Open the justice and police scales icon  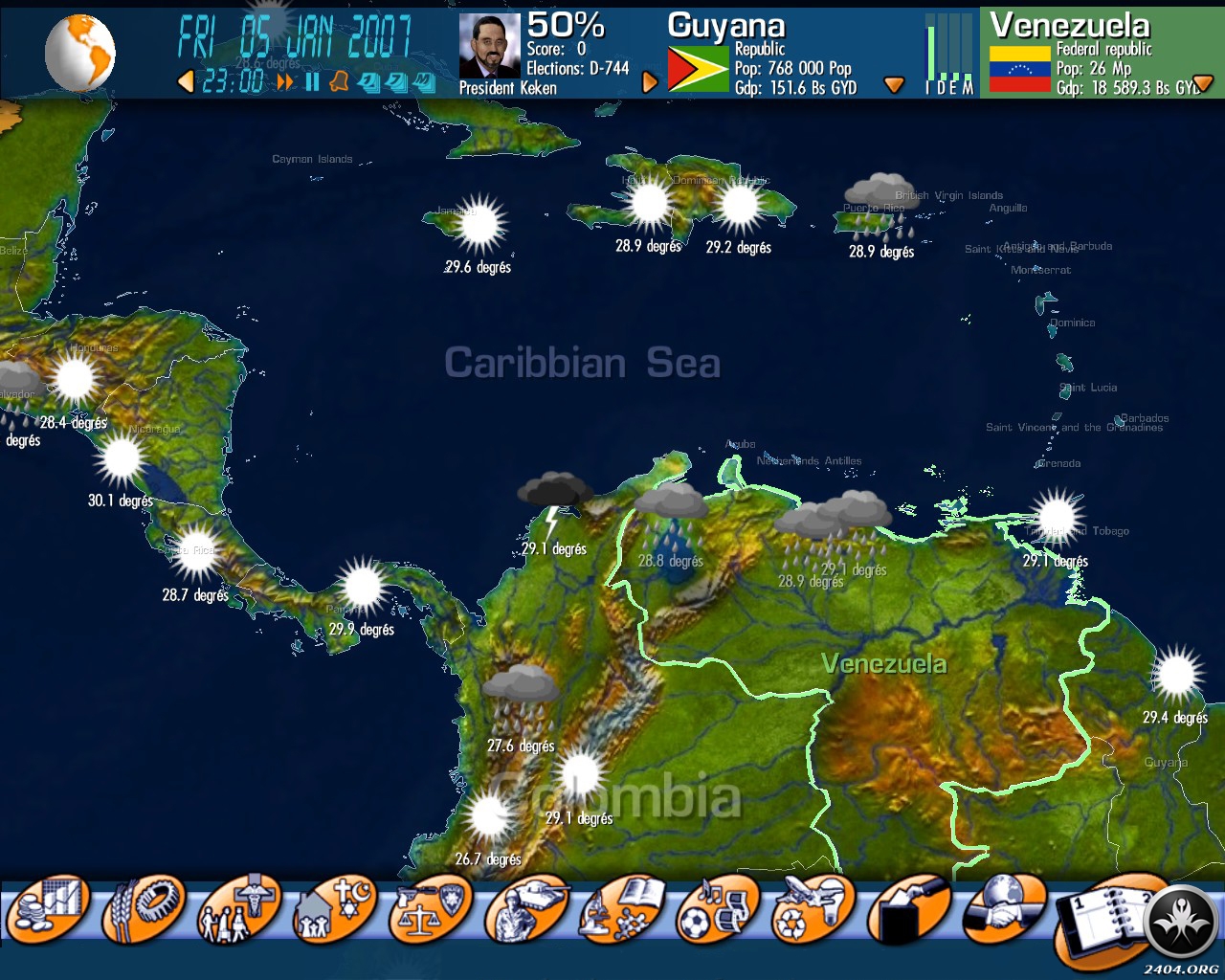pos(430,909)
